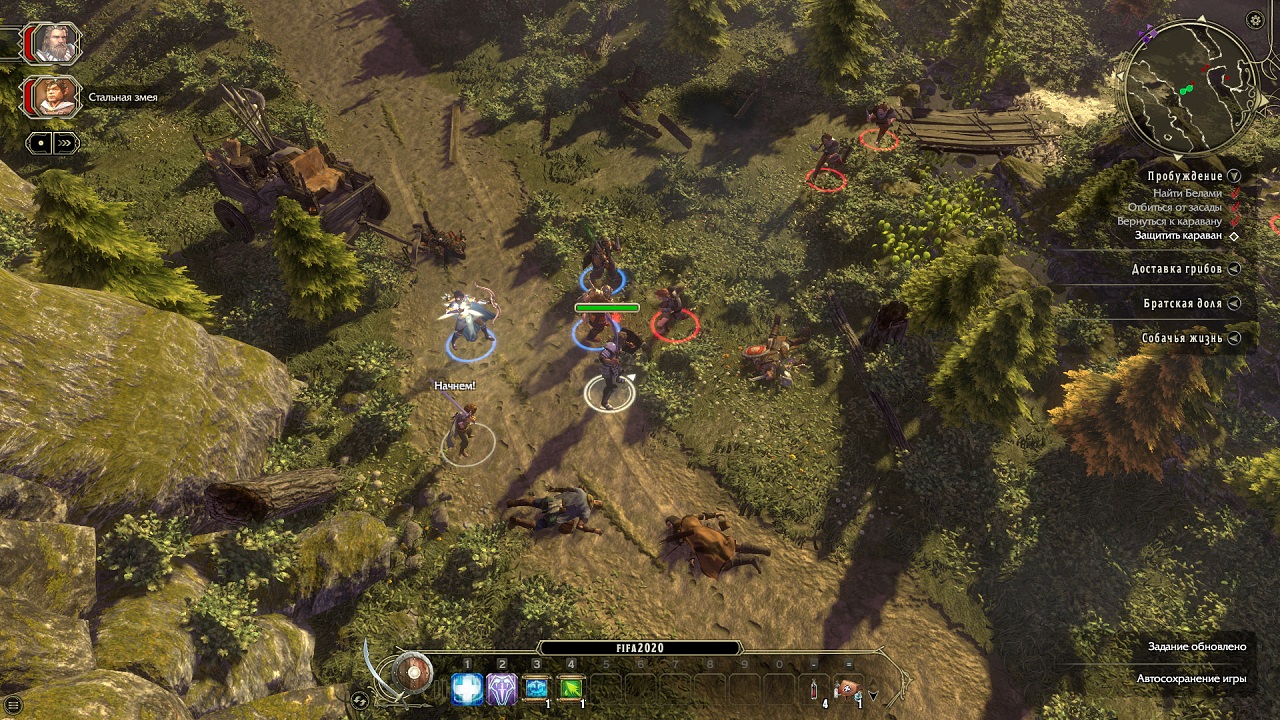Use the blue scroll in slot 3
This screenshot has height=720, width=1280.
(537, 688)
